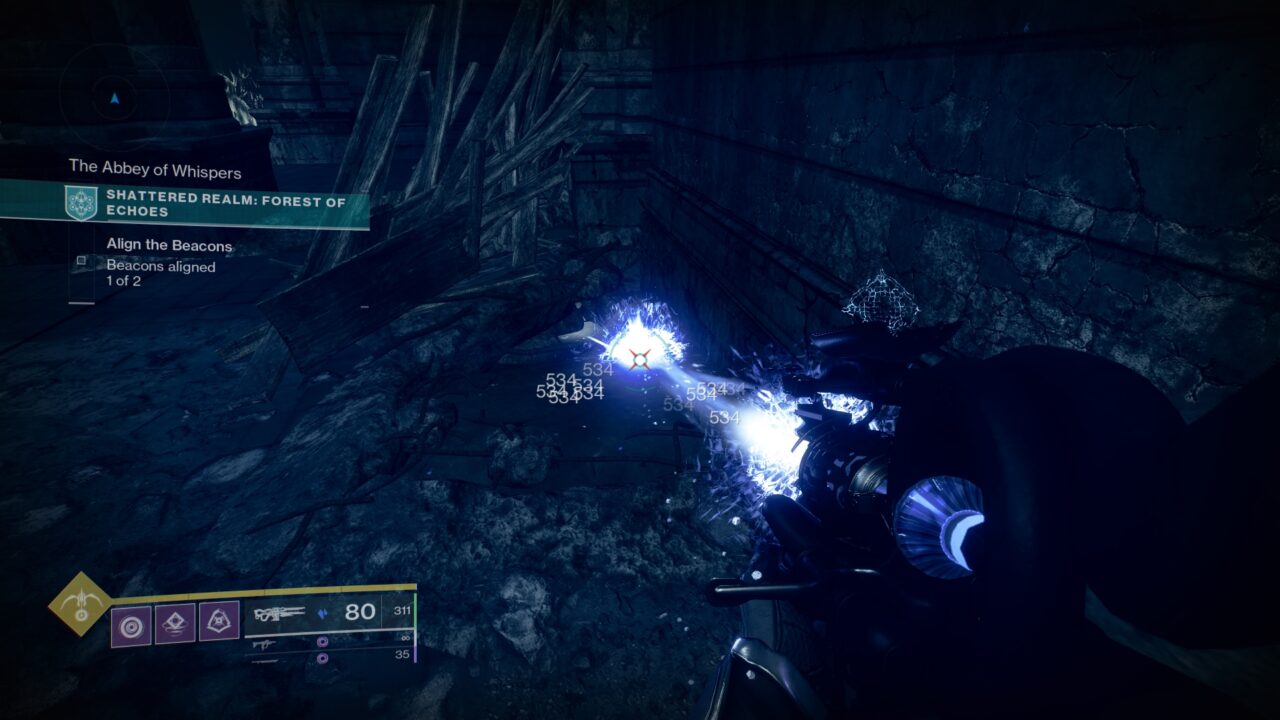1280x720 pixels.
Task: Click the yellow Super energy bar
Action: pyautogui.click(x=259, y=589)
